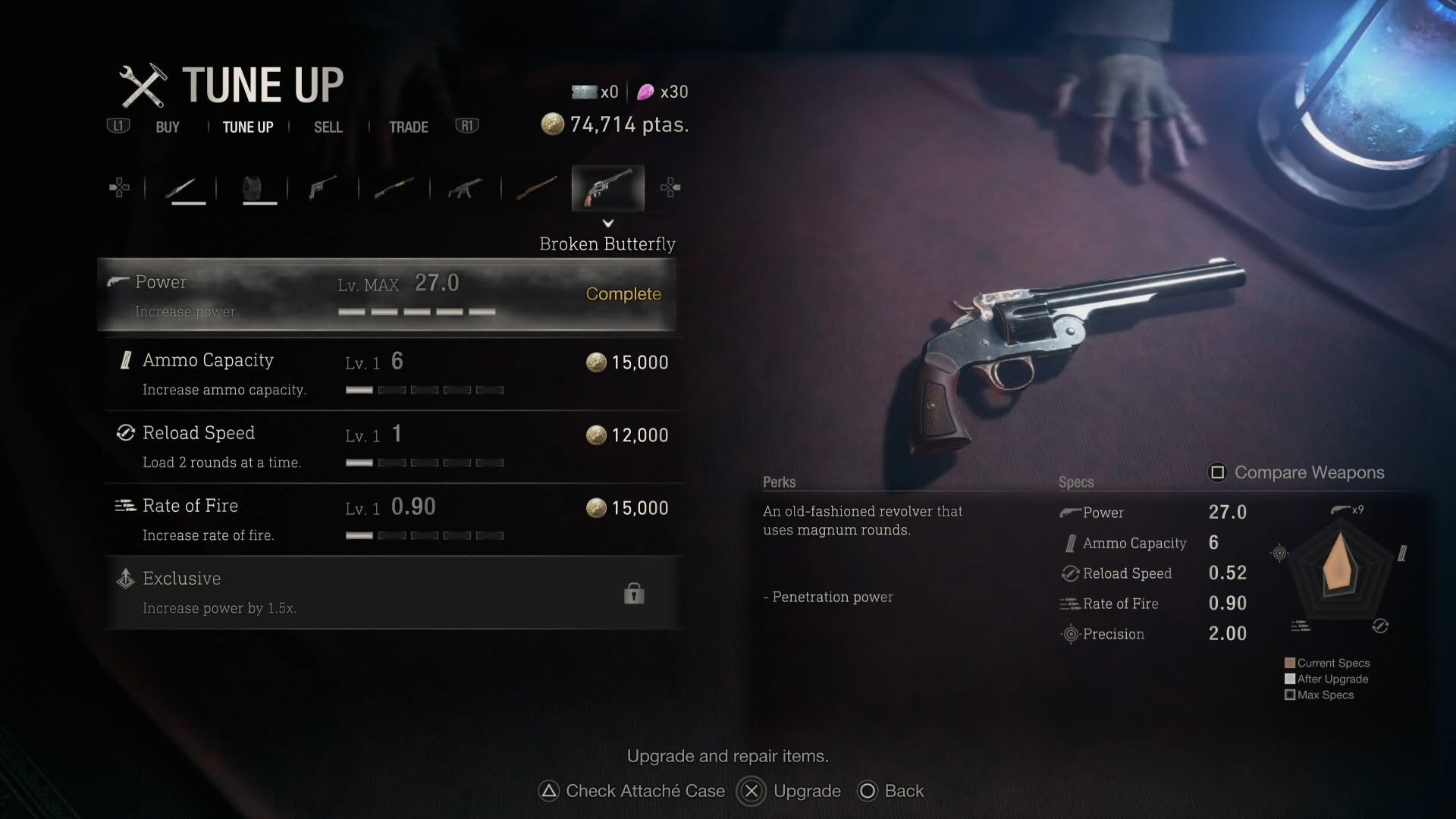Select the Reload Speed upgrade
Viewport: 1456px width, 819px height.
coord(393,447)
